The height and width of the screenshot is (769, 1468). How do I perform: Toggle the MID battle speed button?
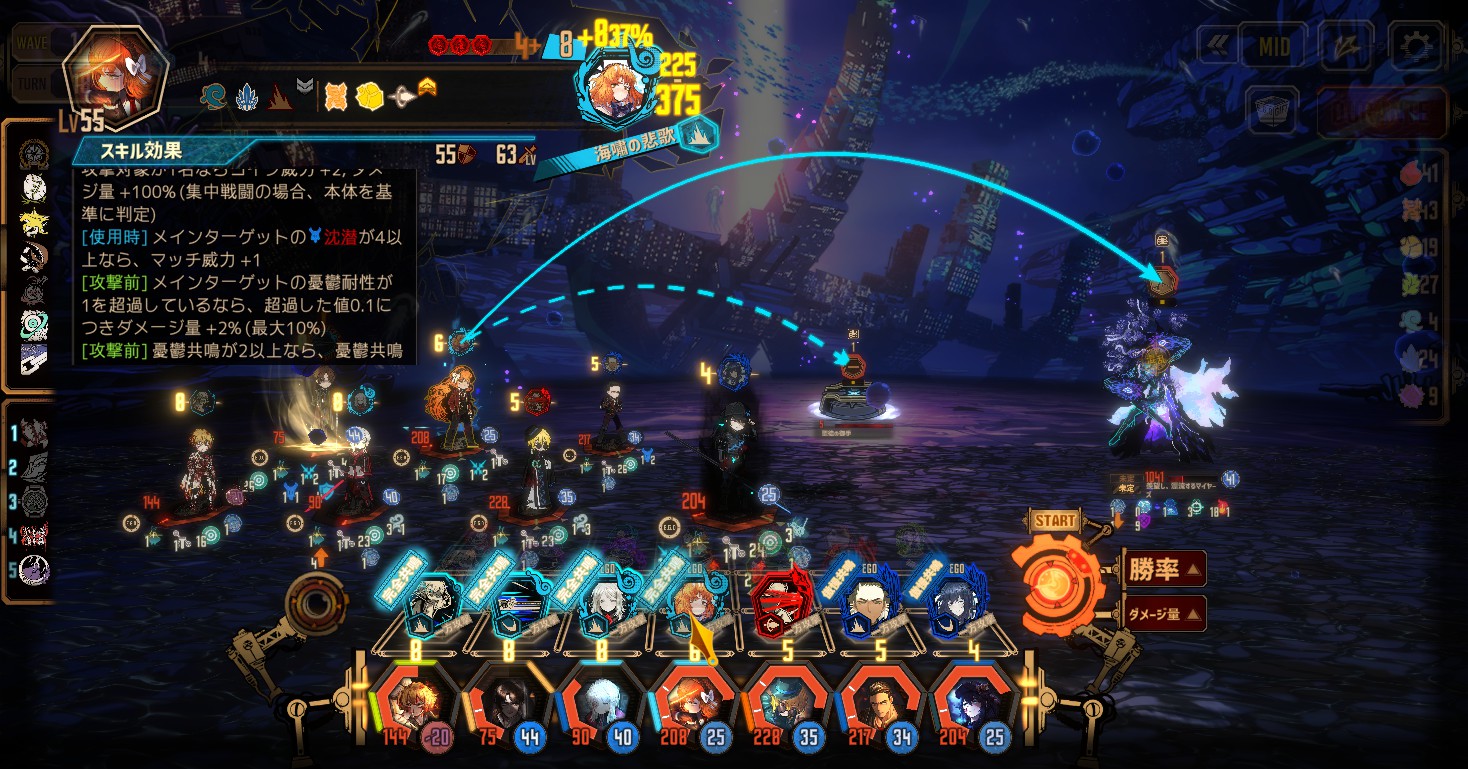tap(1274, 46)
